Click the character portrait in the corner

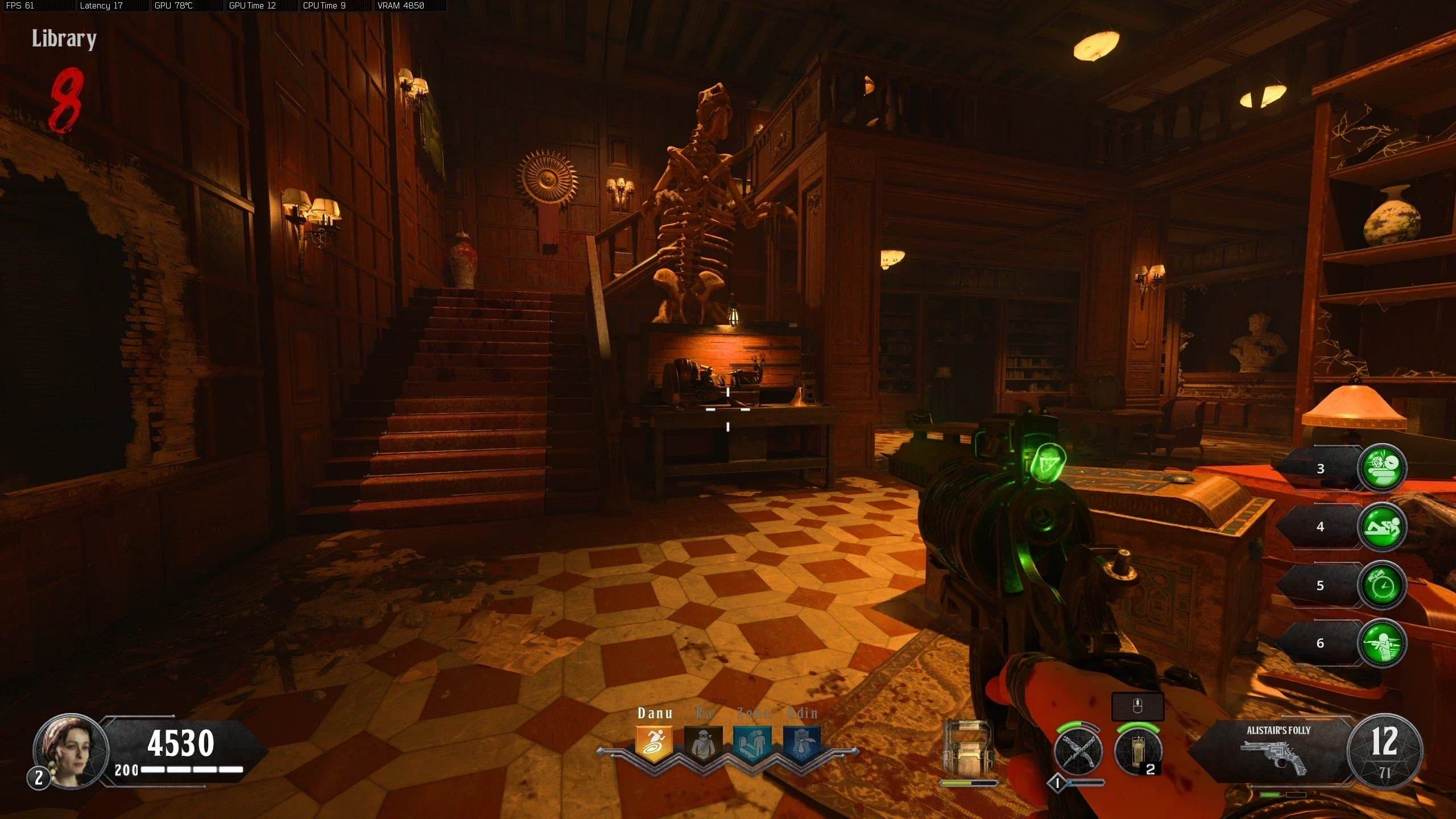click(70, 751)
